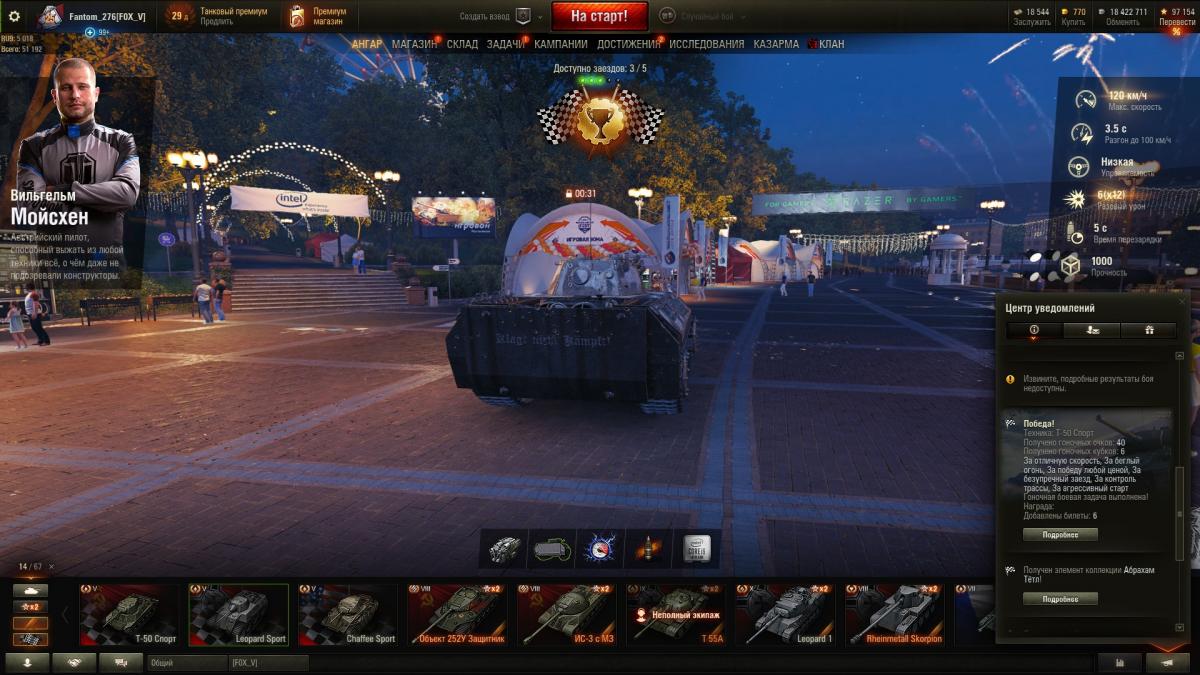
Task: Click the Премиум магазин button
Action: pos(318,16)
